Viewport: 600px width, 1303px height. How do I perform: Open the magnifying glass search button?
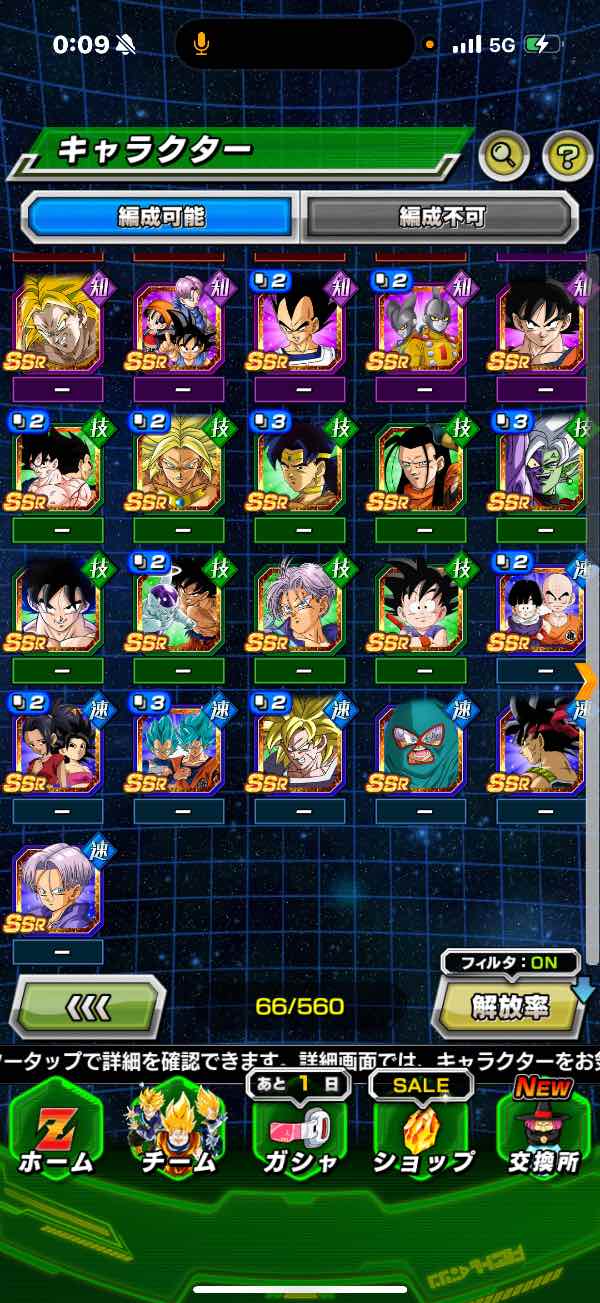coord(504,154)
